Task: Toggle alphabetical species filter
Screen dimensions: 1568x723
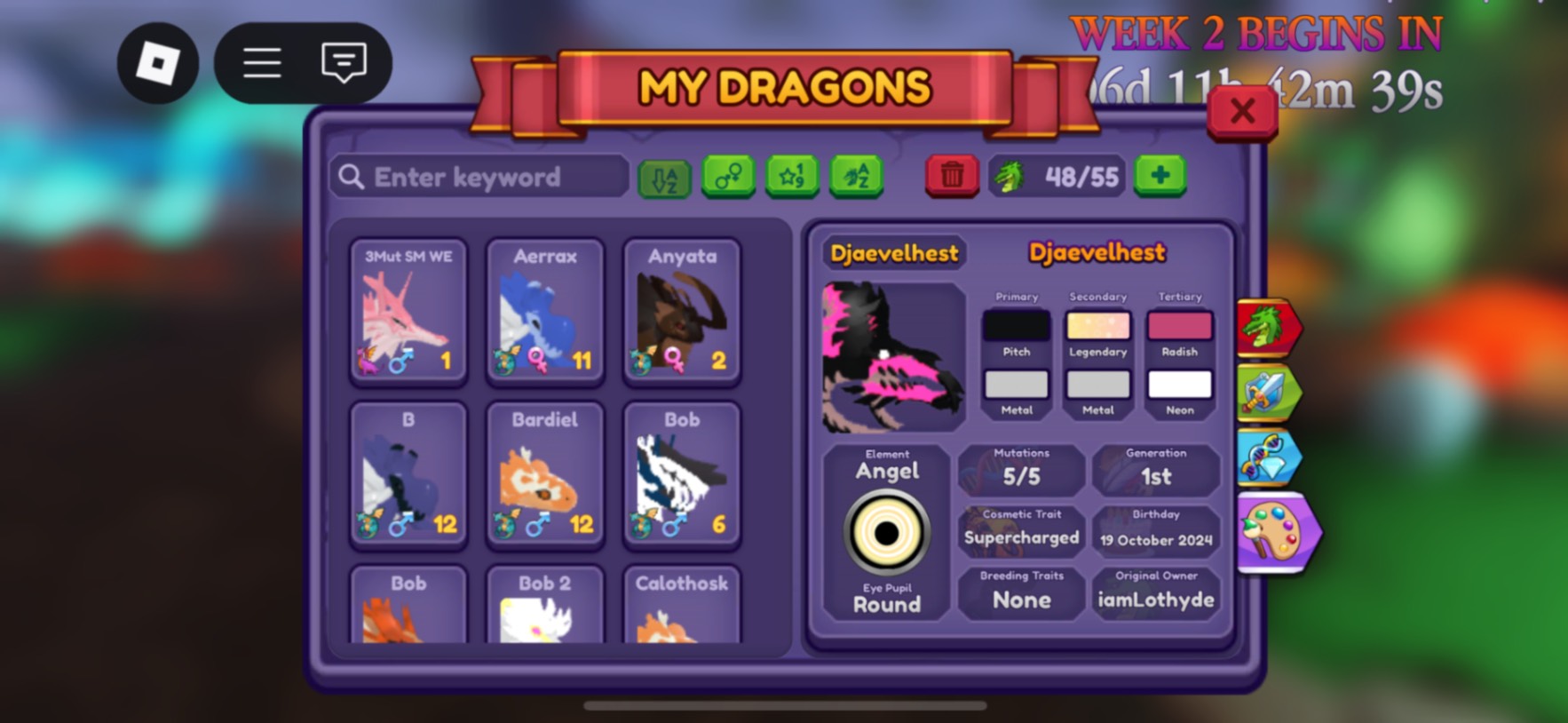Action: pyautogui.click(x=855, y=176)
